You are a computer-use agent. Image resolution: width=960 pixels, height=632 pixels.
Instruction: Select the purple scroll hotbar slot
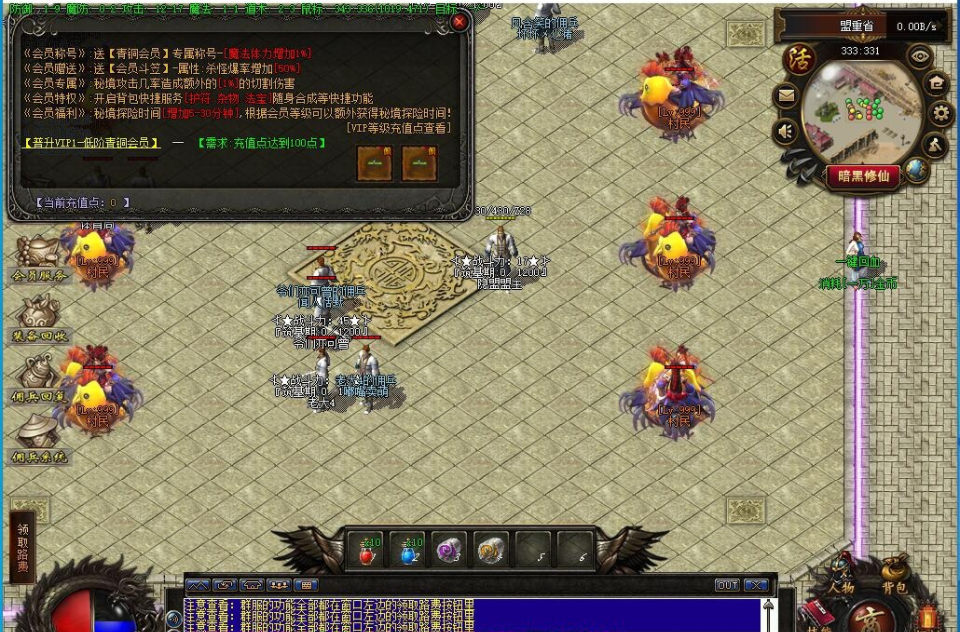click(451, 550)
